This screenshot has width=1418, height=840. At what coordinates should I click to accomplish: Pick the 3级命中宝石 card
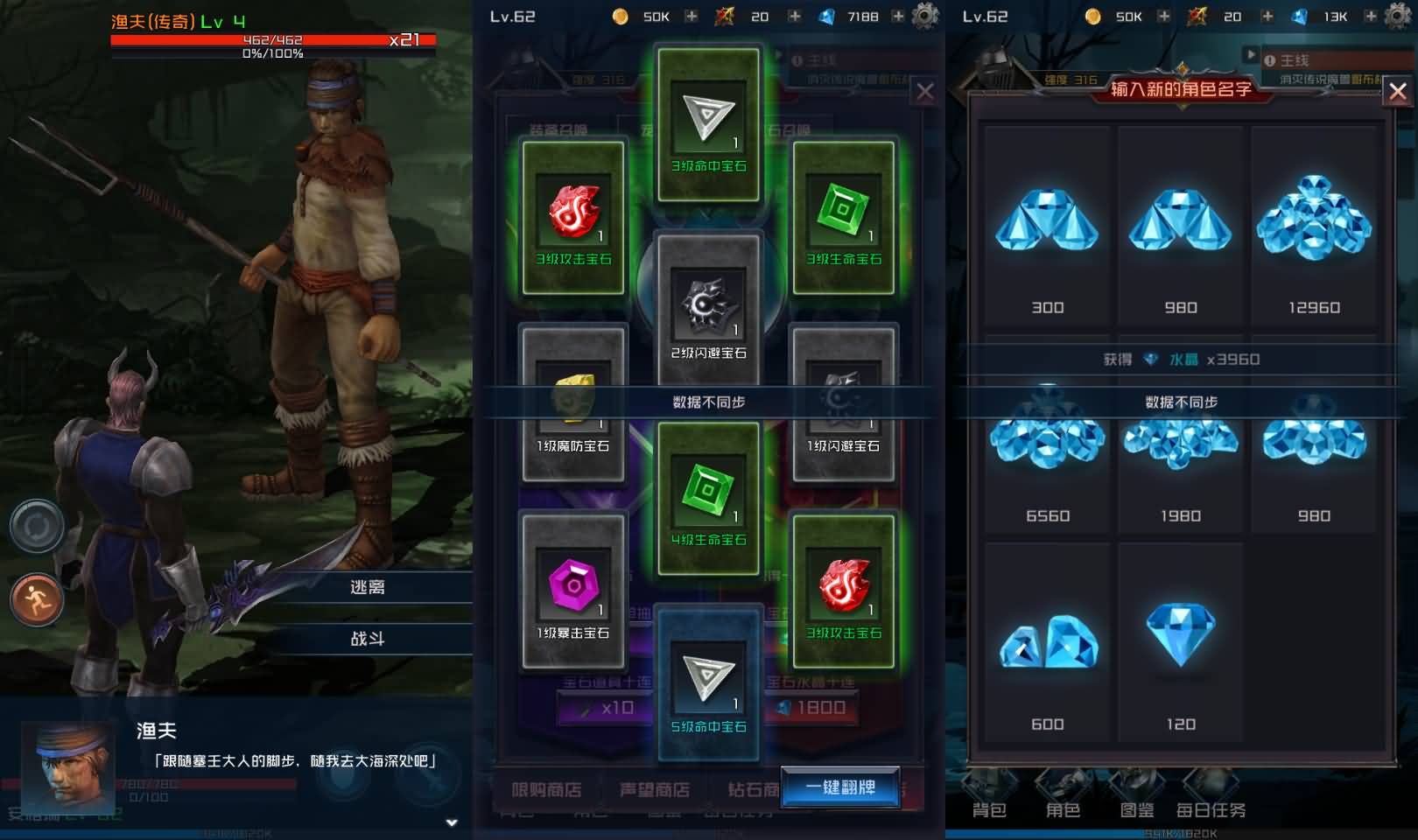pyautogui.click(x=708, y=124)
